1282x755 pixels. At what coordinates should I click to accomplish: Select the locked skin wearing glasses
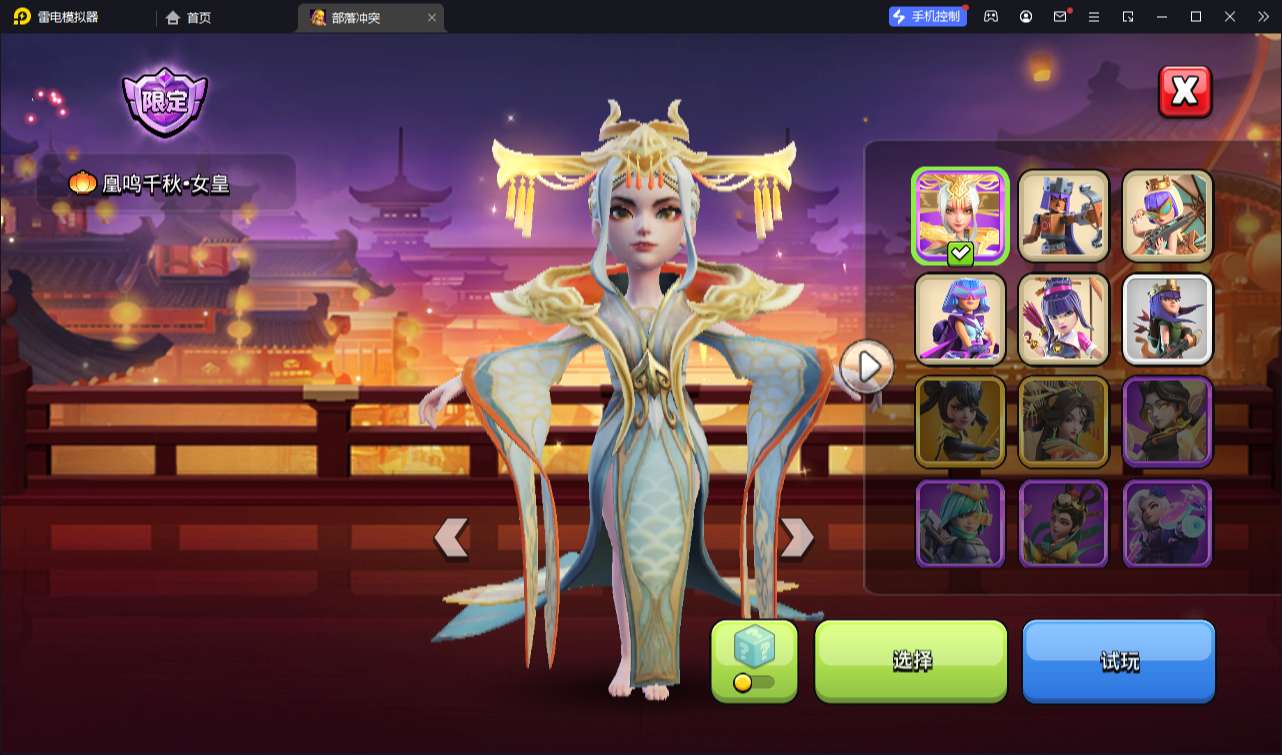[x=1167, y=421]
